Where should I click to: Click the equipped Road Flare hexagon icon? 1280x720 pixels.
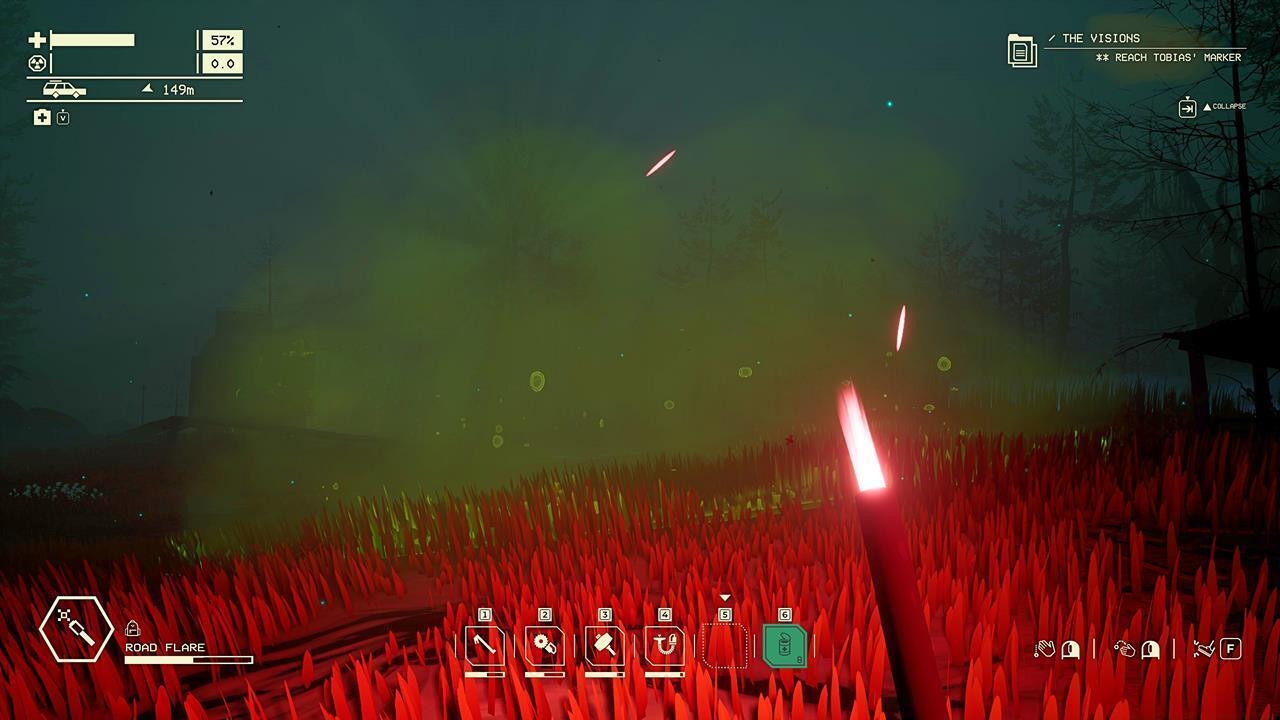coord(76,630)
